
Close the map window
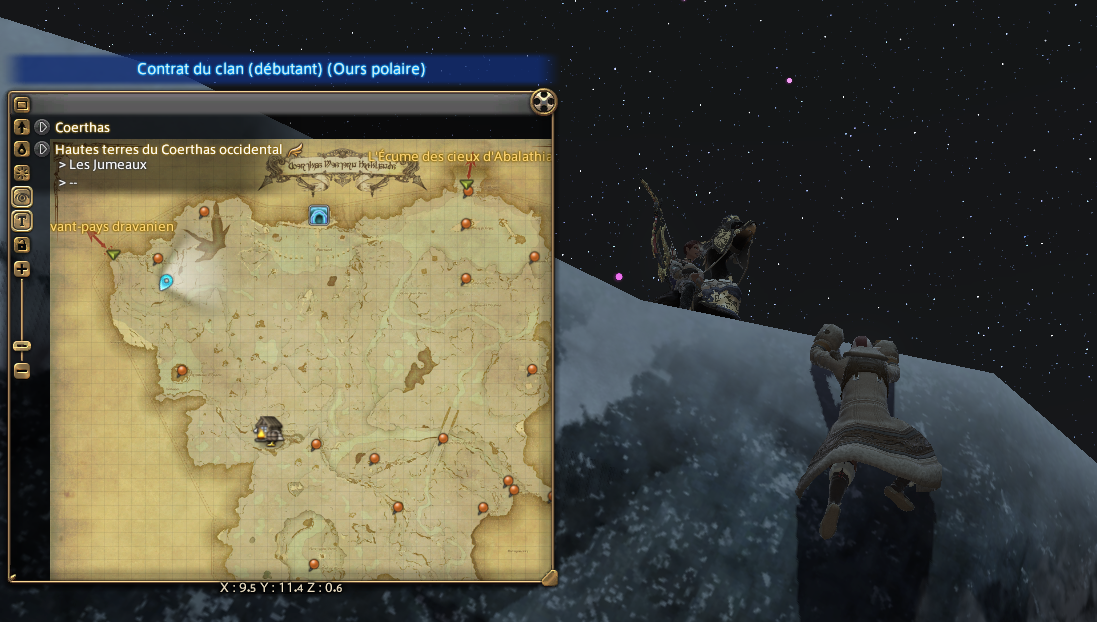pos(543,102)
